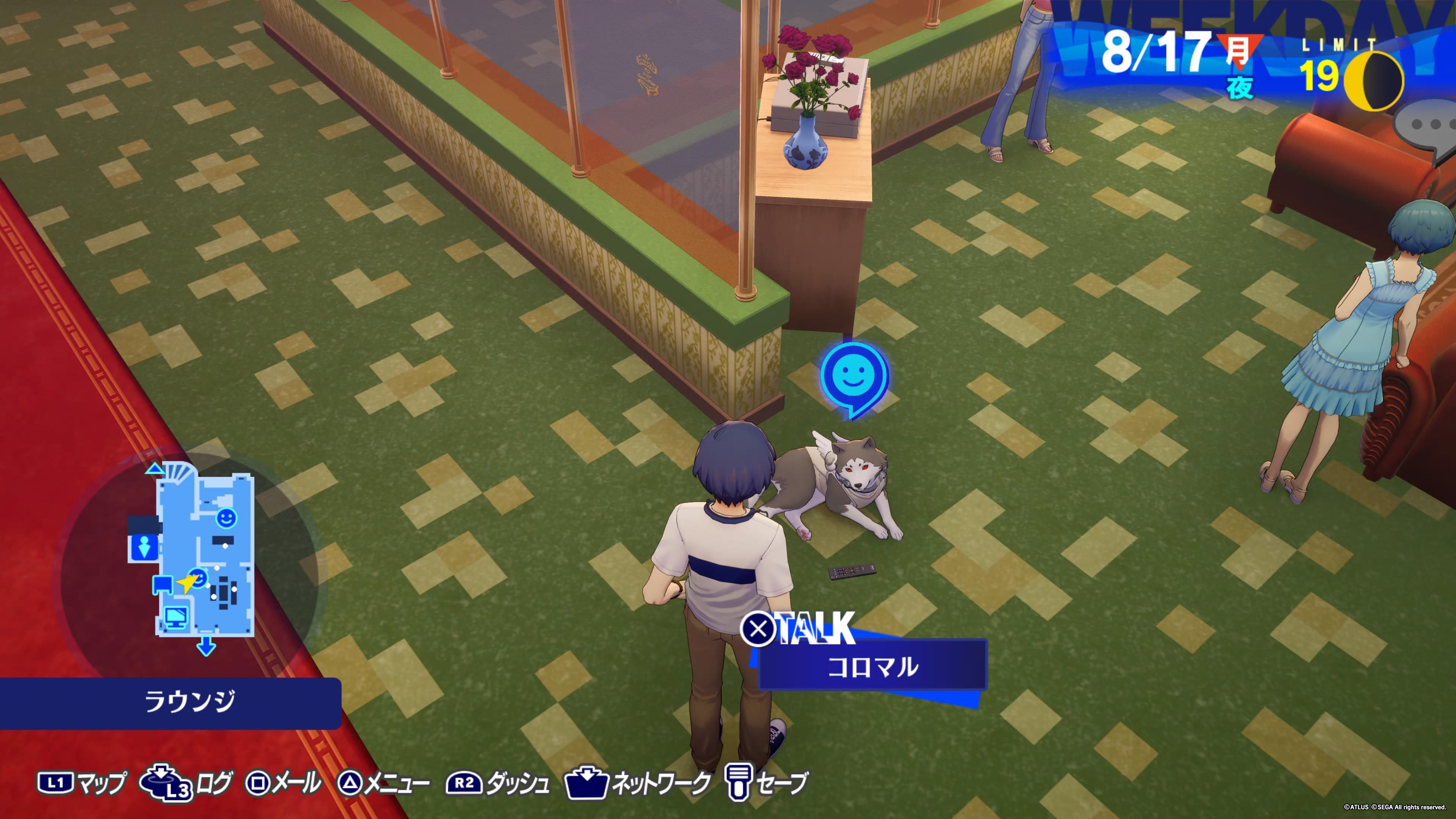Click the down arrow exit marker on minimap
Image resolution: width=1456 pixels, height=819 pixels.
[x=206, y=646]
